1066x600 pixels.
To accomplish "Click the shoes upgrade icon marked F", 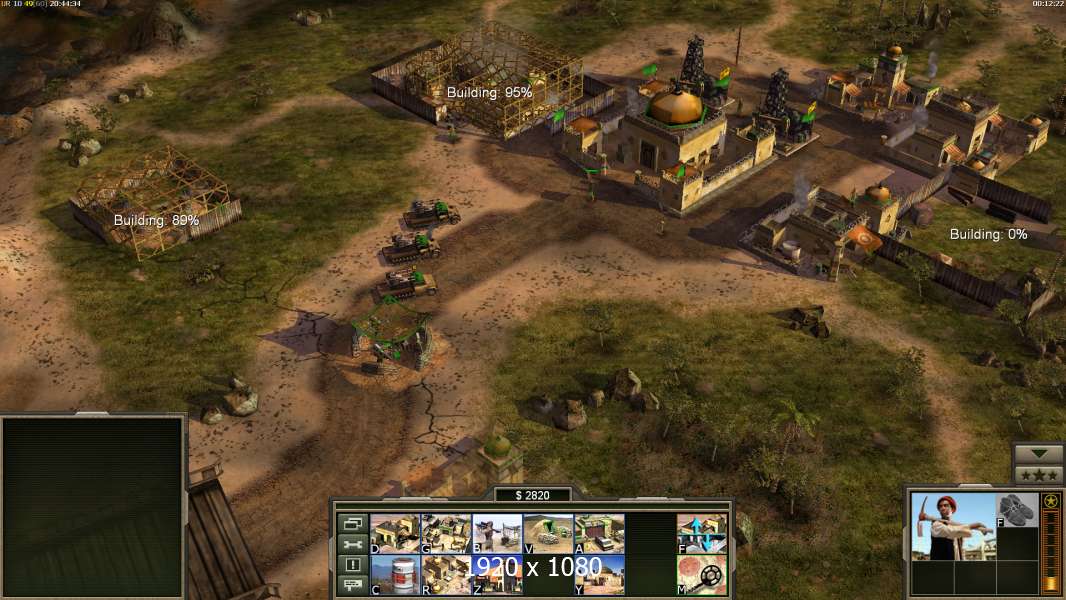I will coord(1018,510).
